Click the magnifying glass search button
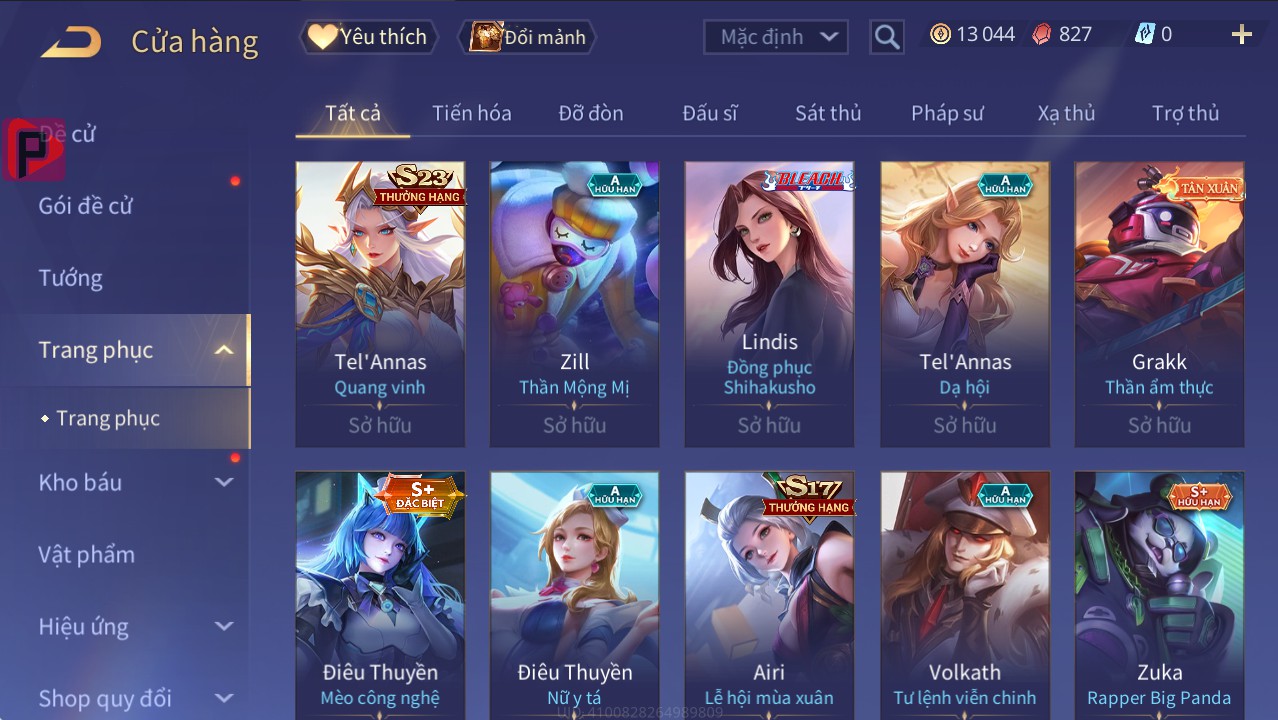Viewport: 1278px width, 720px height. click(886, 37)
